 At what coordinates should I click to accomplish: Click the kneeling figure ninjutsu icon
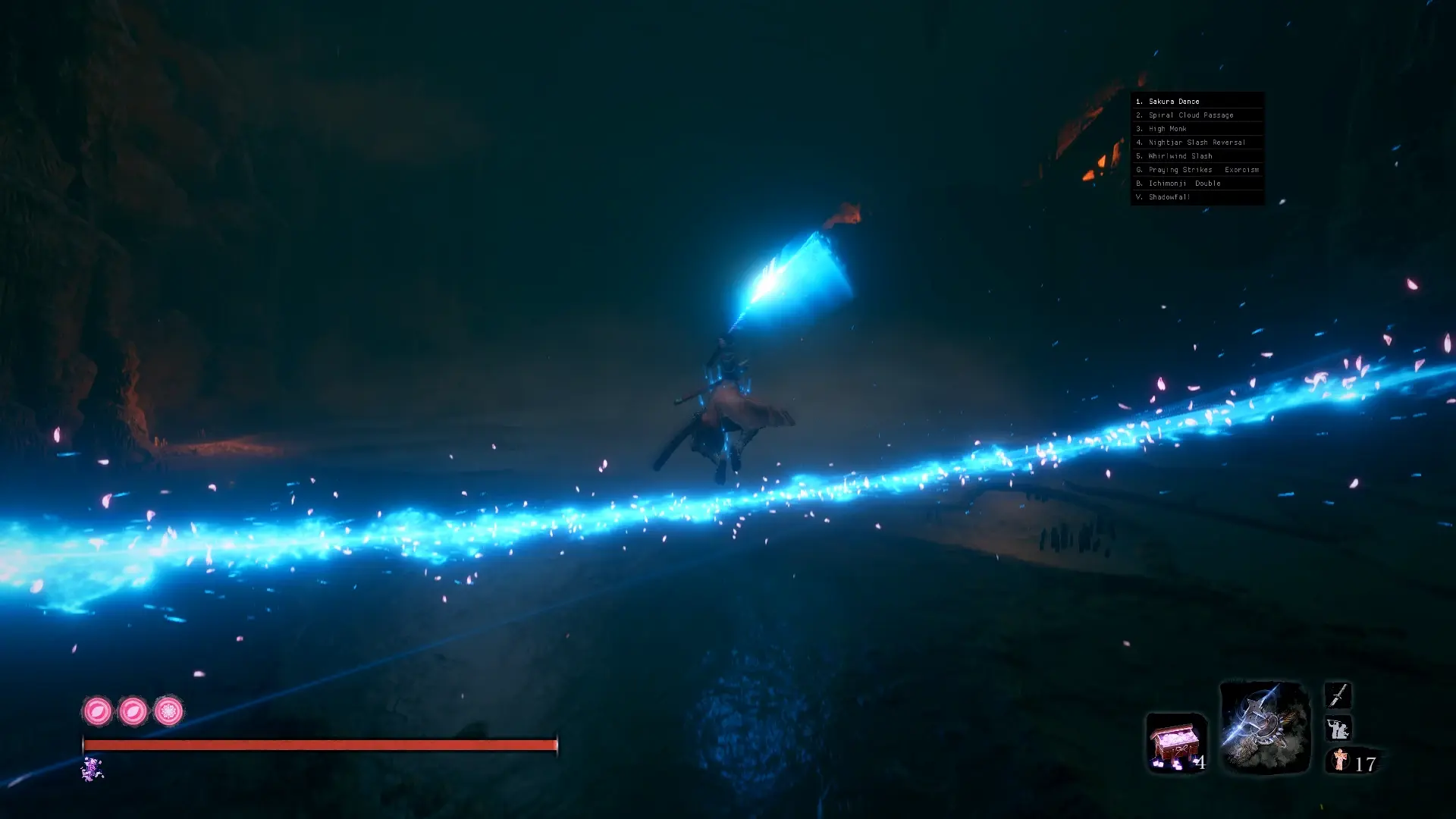(1338, 729)
